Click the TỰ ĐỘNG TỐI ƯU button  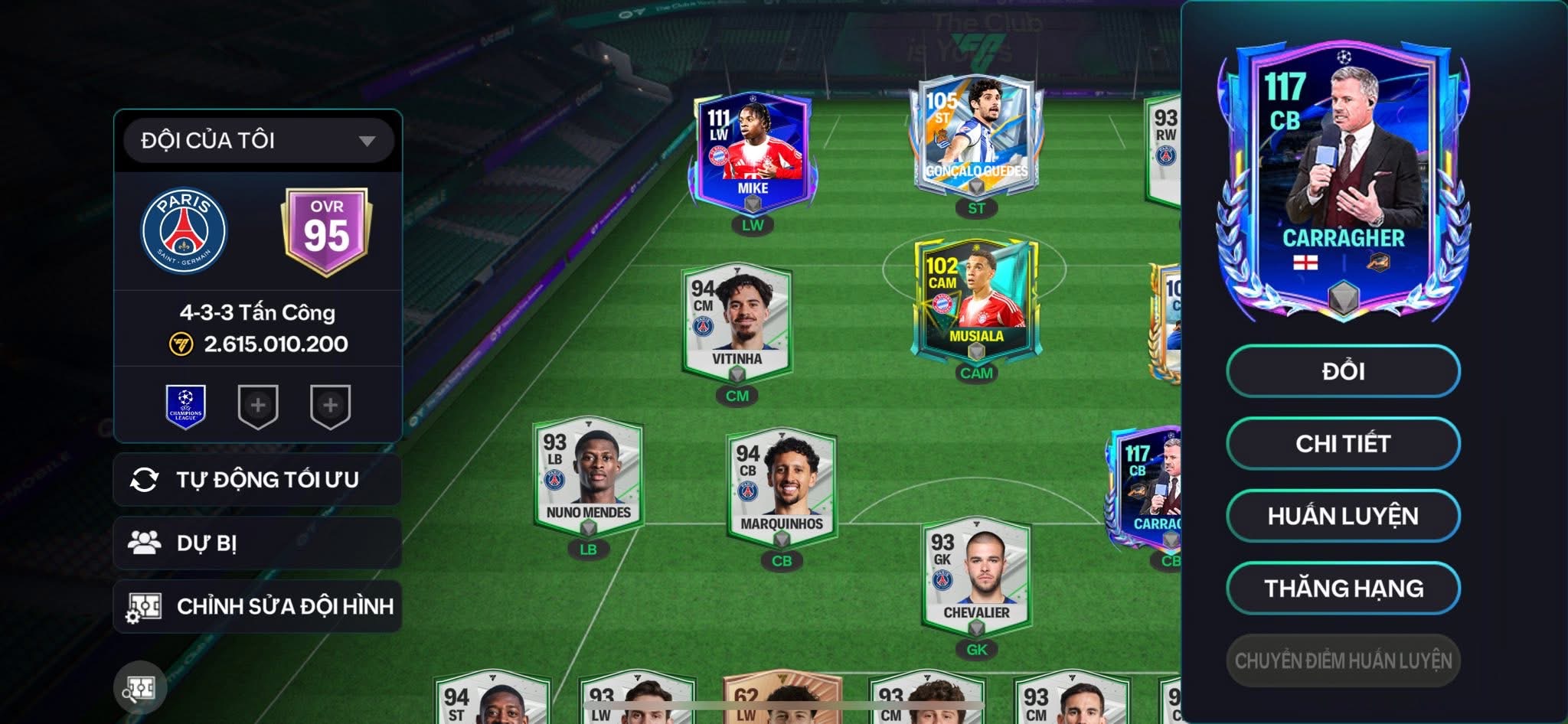[x=257, y=480]
